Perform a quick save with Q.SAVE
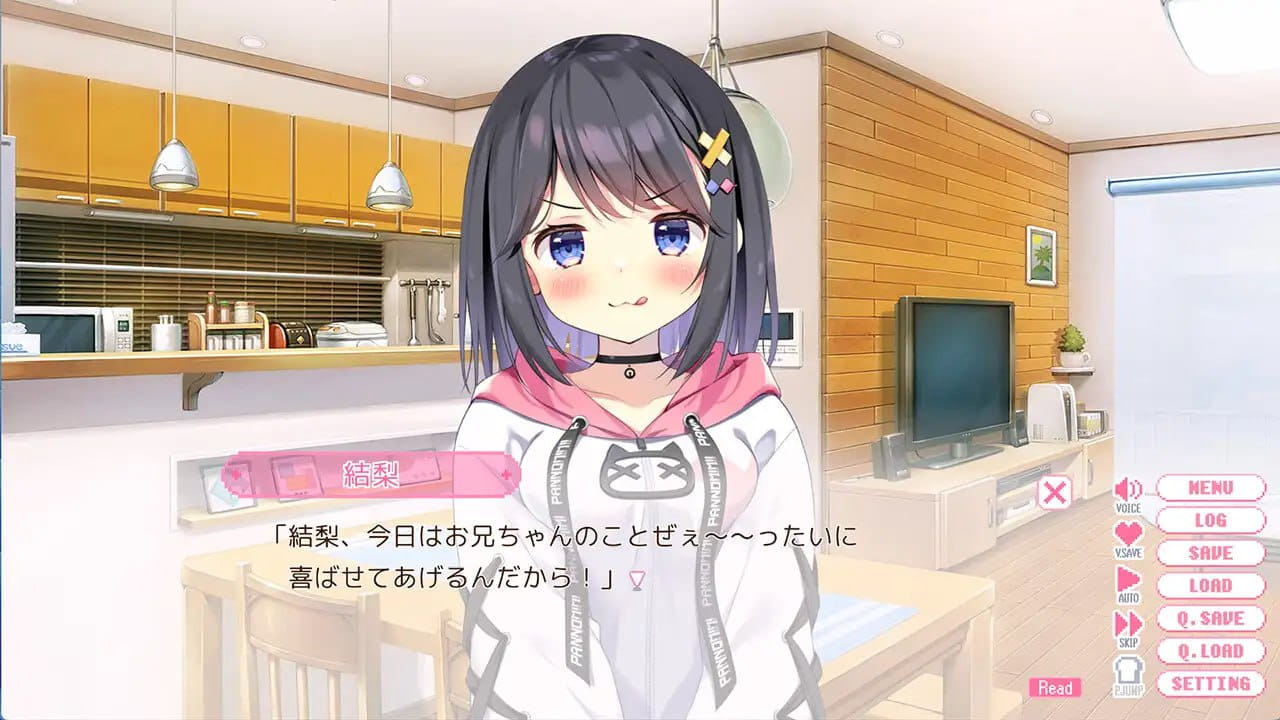1280x720 pixels. tap(1210, 619)
